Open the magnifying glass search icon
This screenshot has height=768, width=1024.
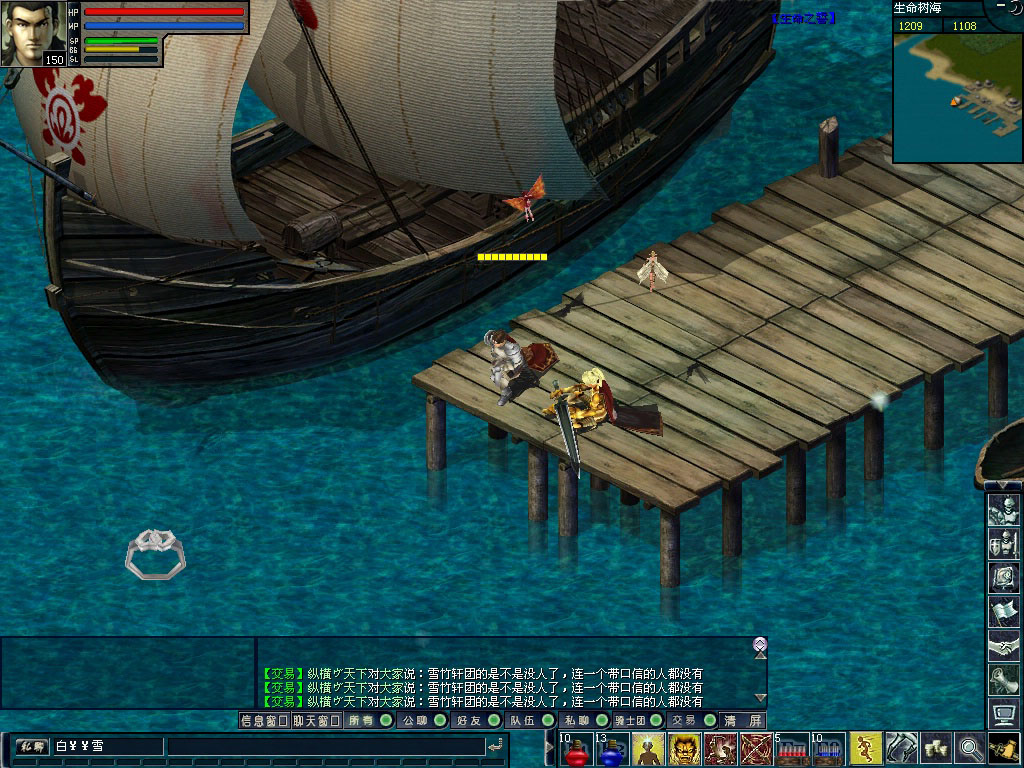(x=970, y=748)
